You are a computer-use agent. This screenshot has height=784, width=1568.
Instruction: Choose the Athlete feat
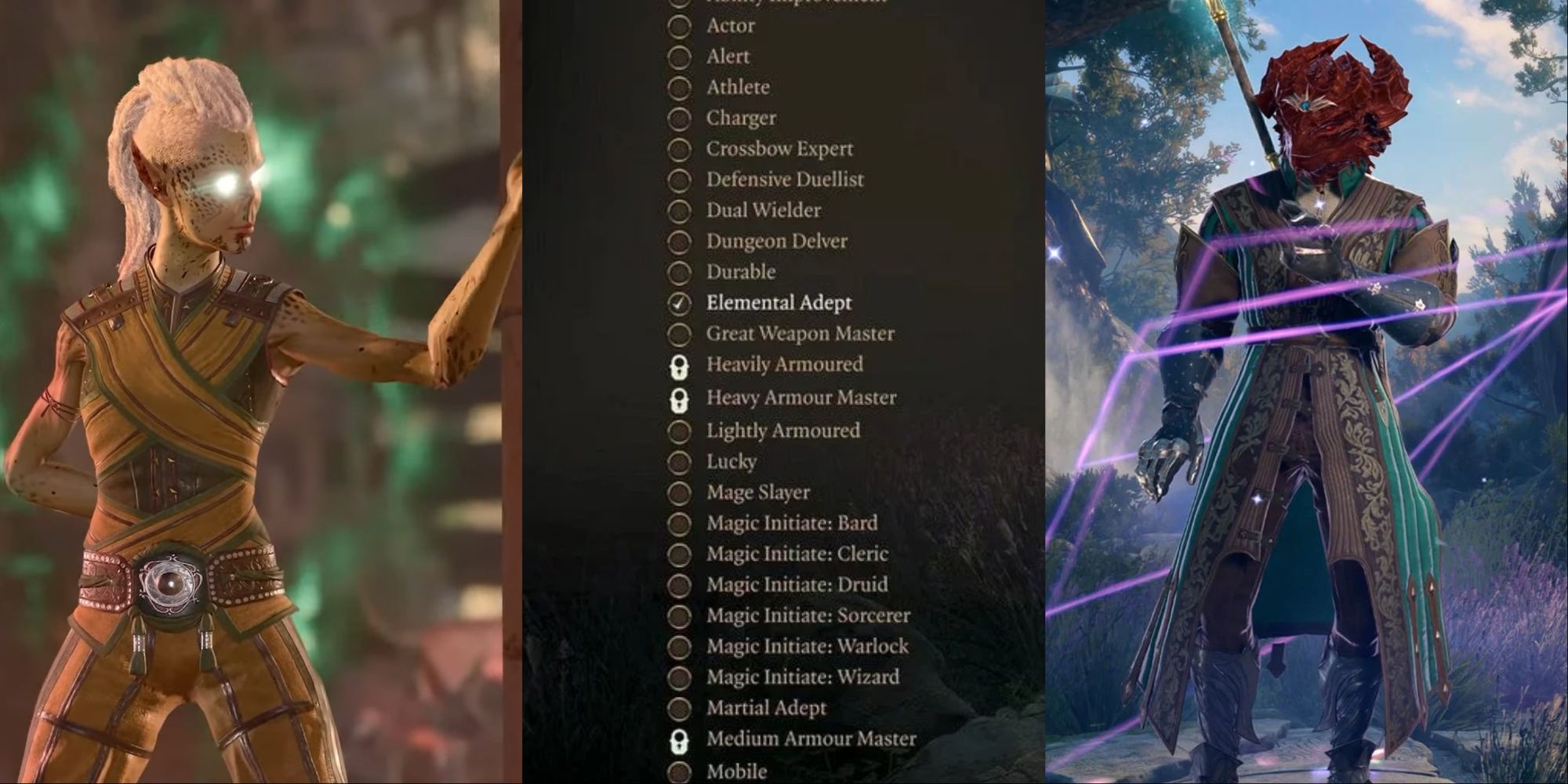click(x=678, y=88)
